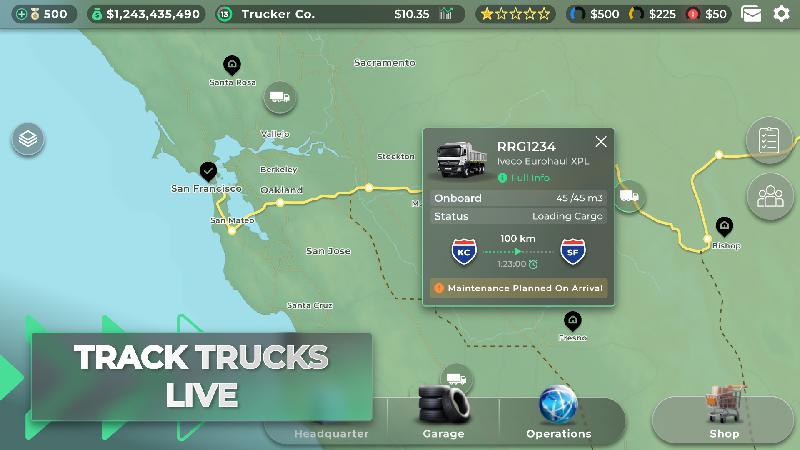Open the checklist tasks button
The width and height of the screenshot is (800, 450).
[768, 140]
